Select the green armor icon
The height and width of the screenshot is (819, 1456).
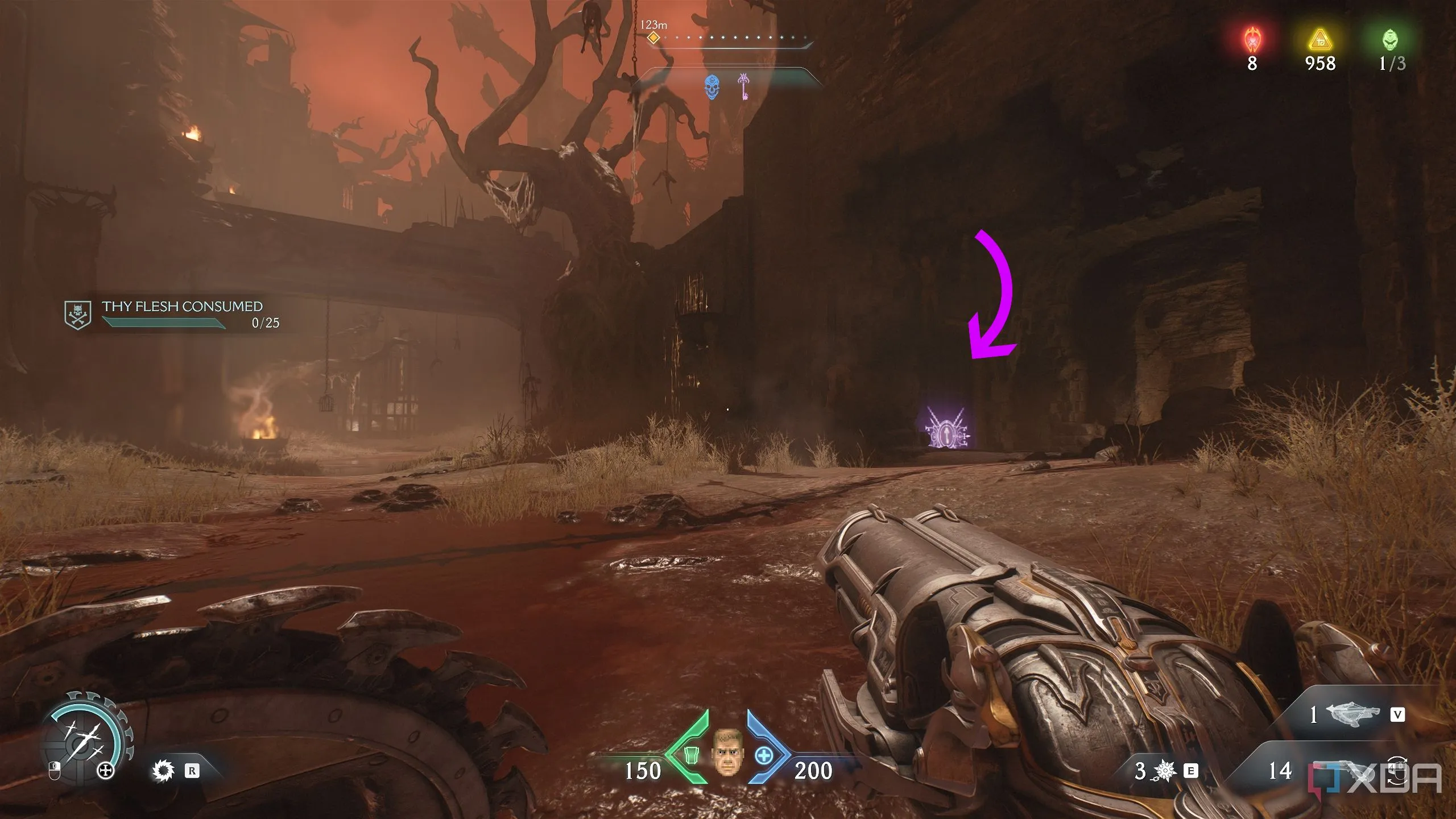690,755
